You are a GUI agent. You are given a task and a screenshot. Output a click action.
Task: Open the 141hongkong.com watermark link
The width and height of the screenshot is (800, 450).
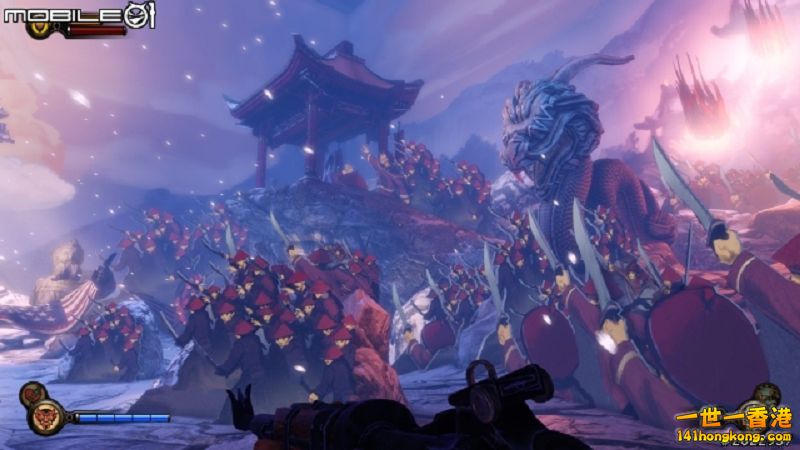pyautogui.click(x=734, y=436)
